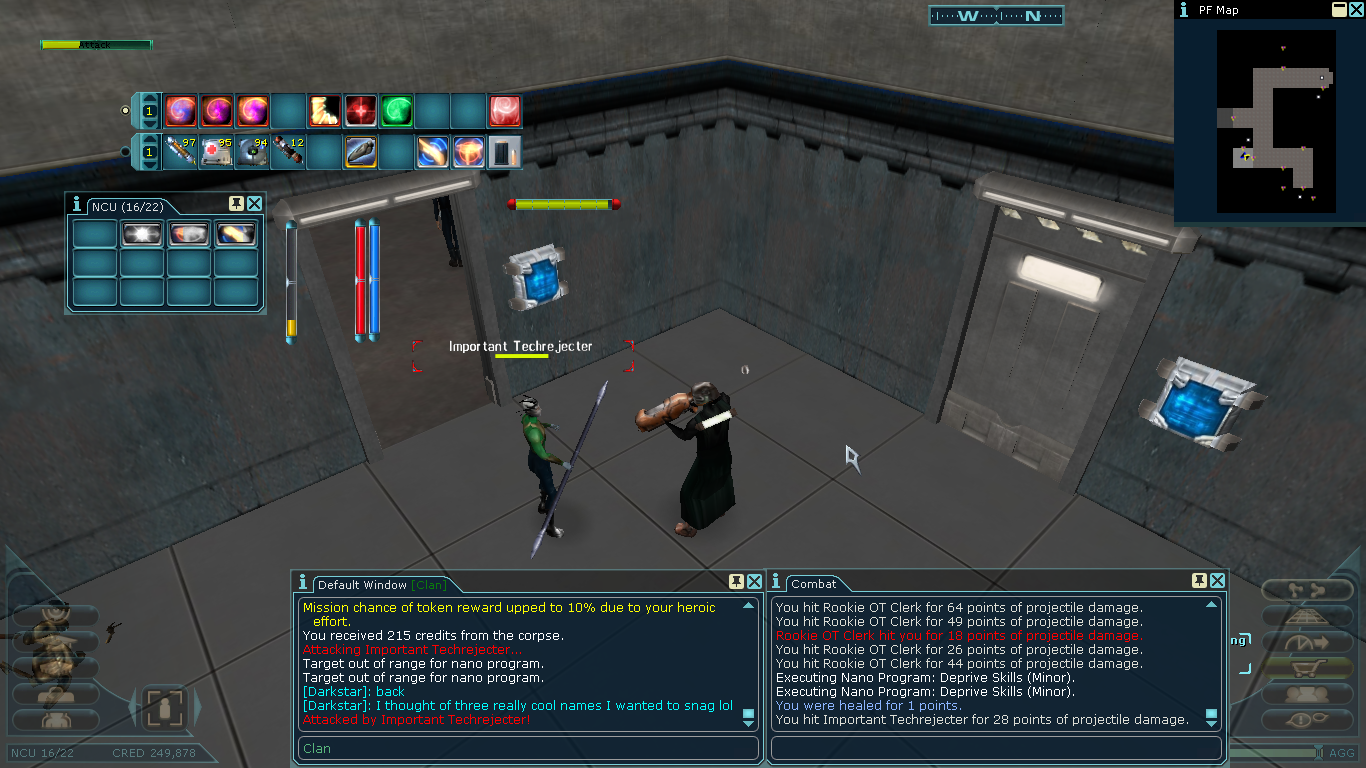Close the PF Map window

pos(1357,10)
